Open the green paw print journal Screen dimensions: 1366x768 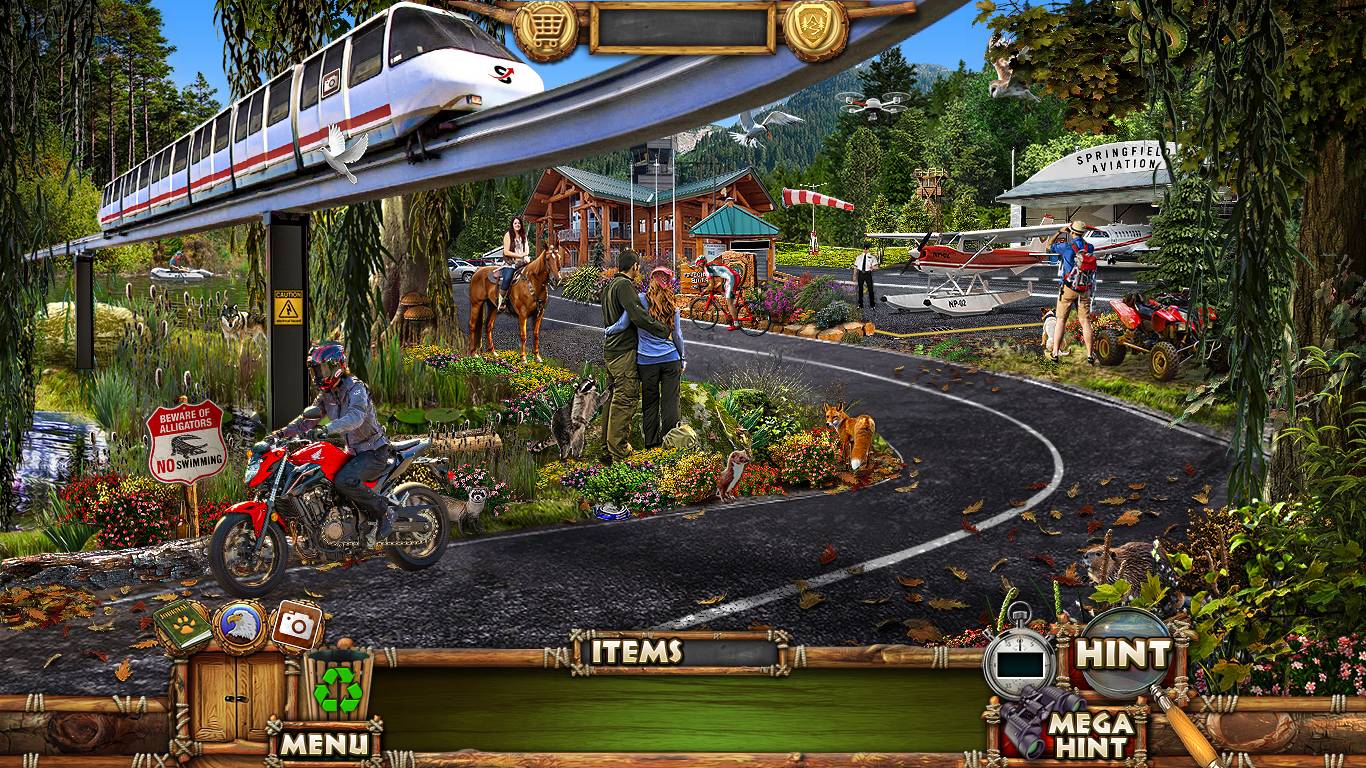tap(182, 626)
